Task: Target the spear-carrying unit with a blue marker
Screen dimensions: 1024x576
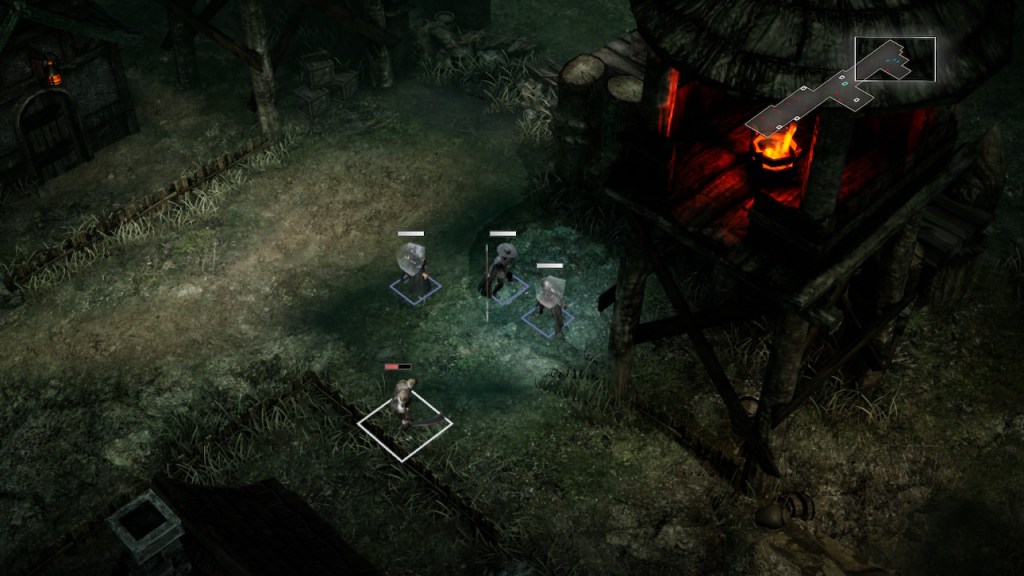Action: tap(500, 271)
